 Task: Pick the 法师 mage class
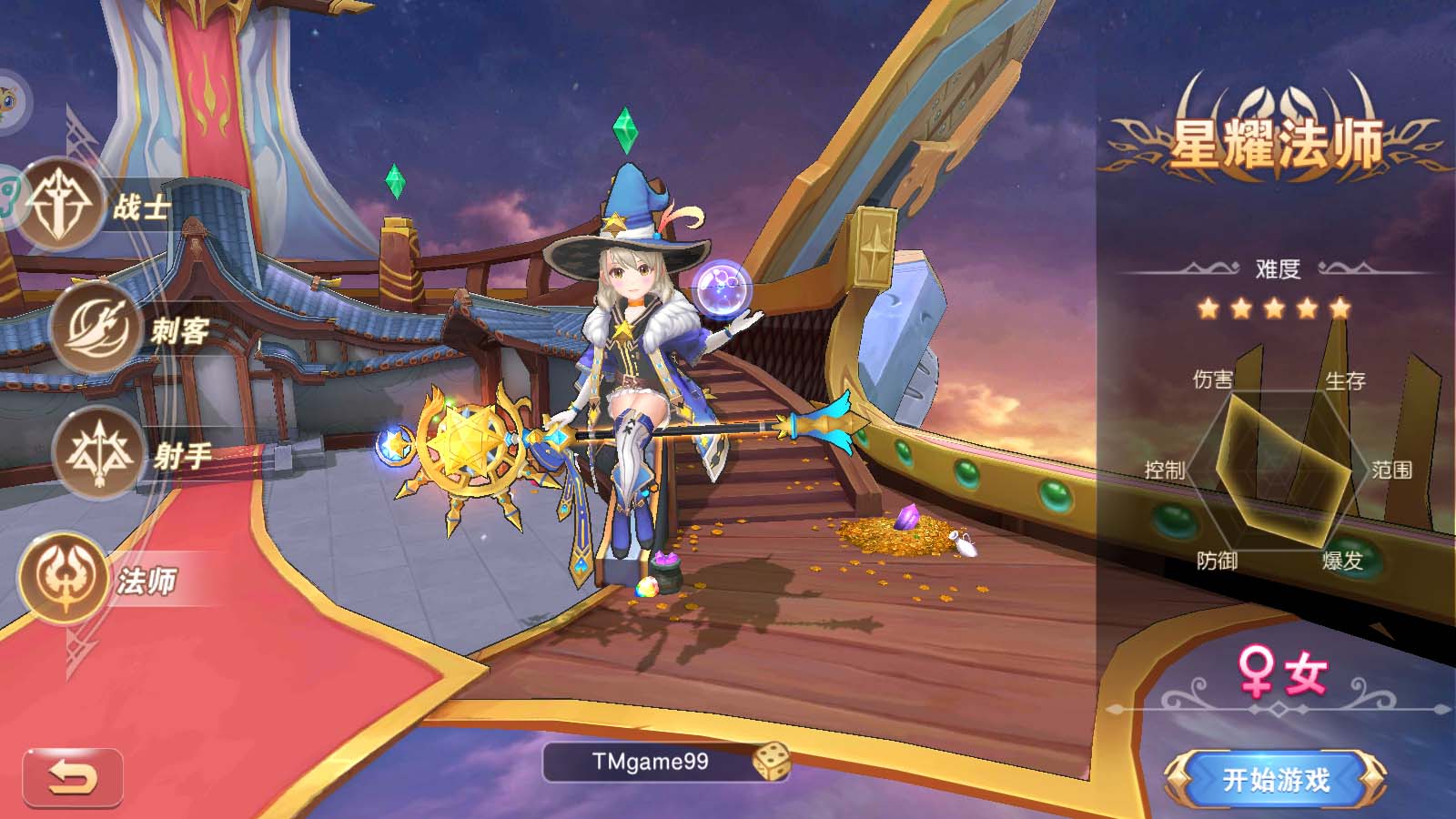[64, 579]
